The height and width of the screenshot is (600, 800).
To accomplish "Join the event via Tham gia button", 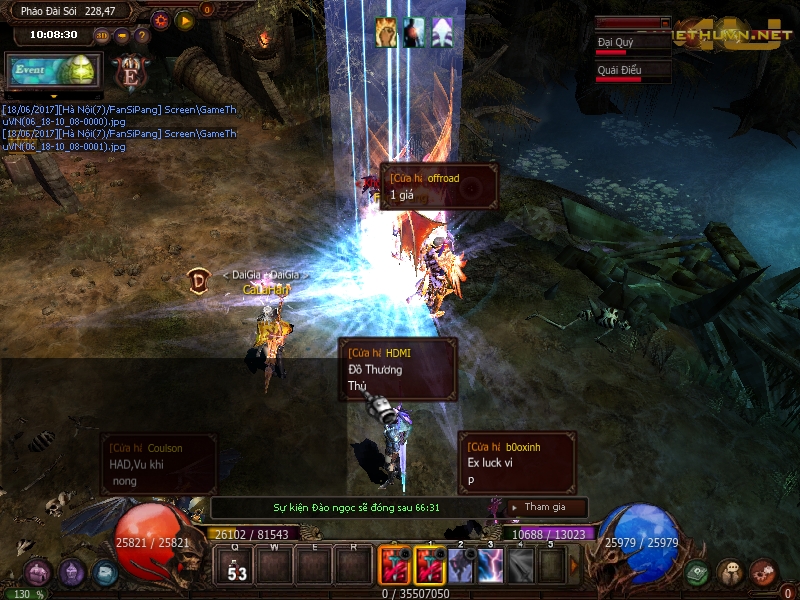I will (x=544, y=507).
